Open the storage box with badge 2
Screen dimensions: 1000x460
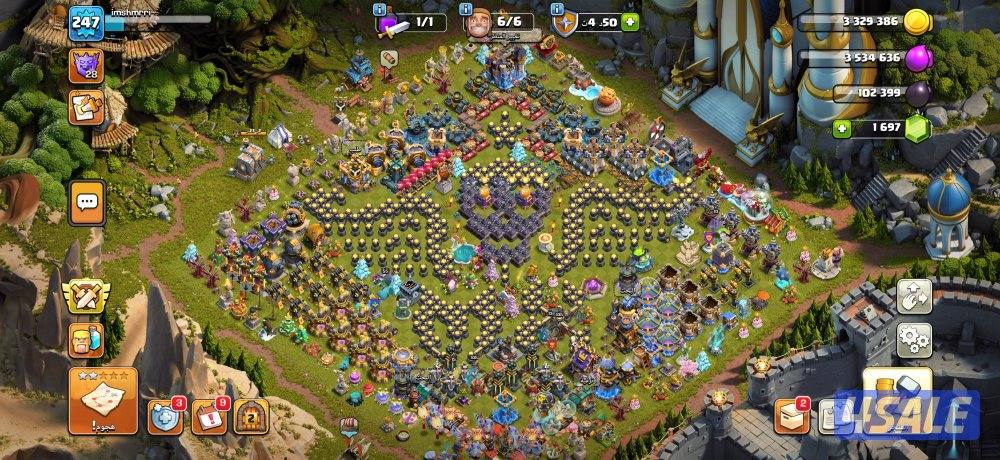(x=792, y=415)
